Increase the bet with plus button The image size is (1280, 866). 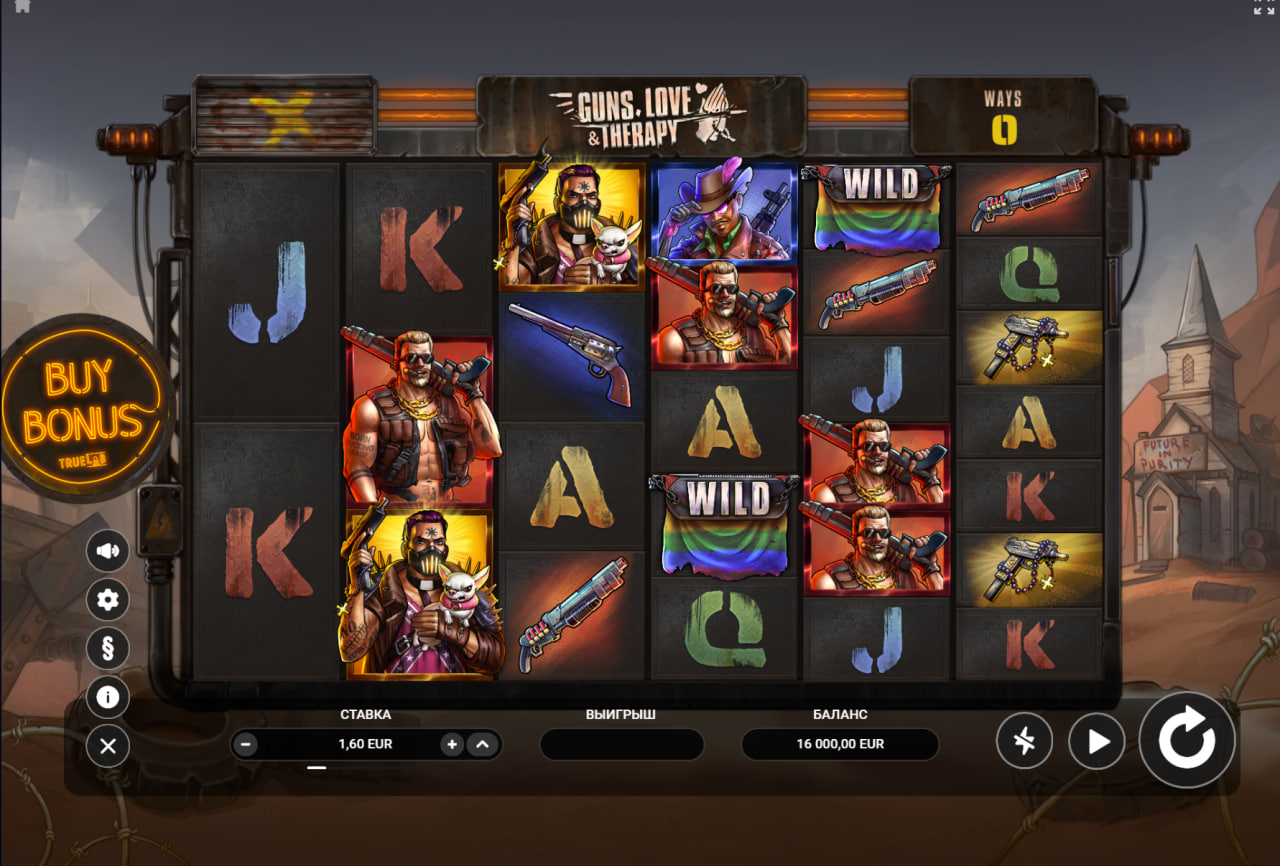pos(452,744)
